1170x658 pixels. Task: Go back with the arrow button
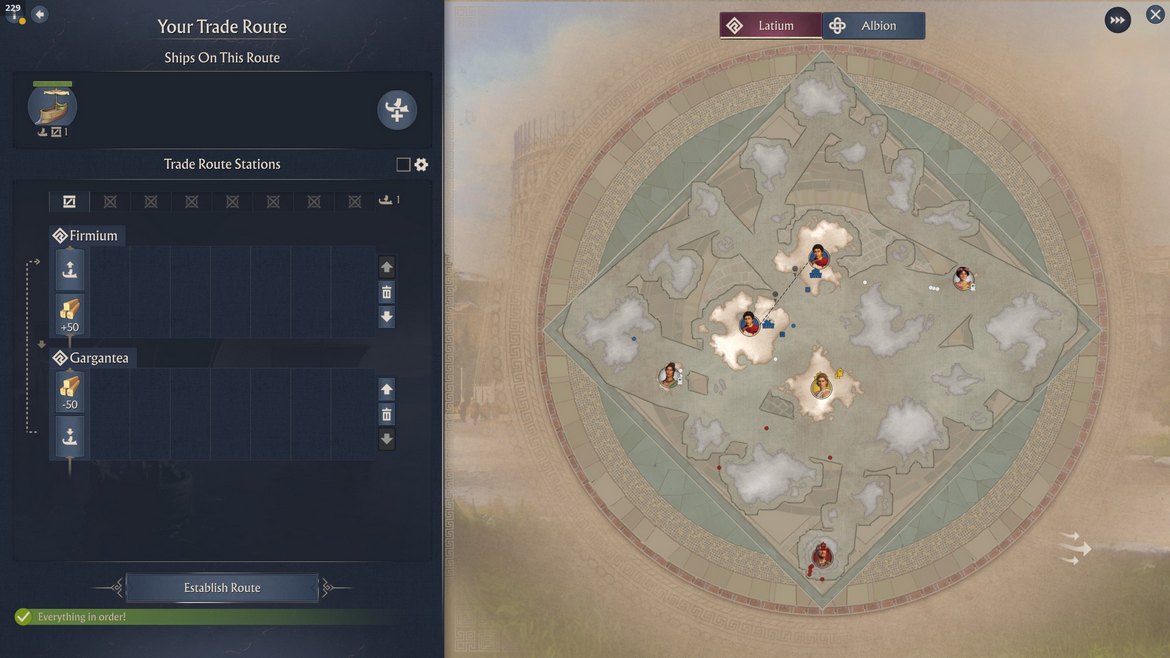(40, 15)
